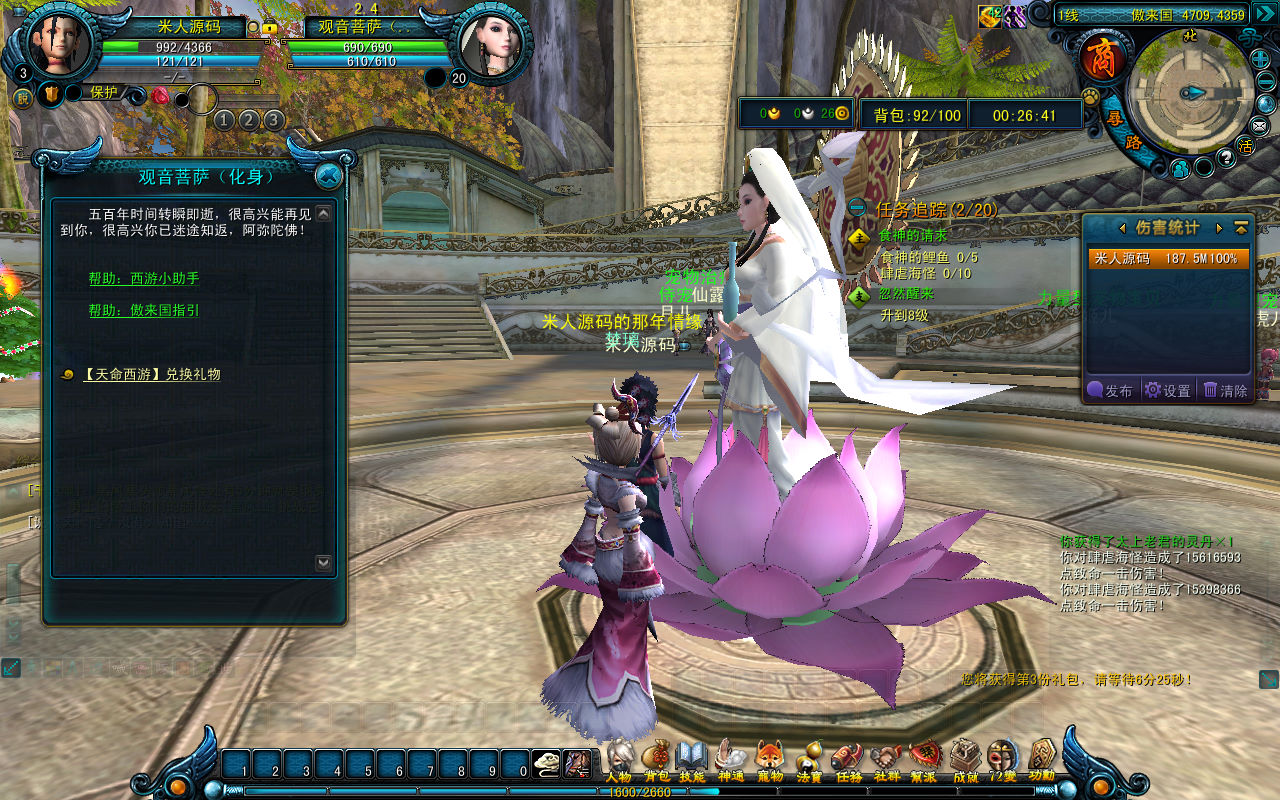Open the 宠物 pet menu
Image resolution: width=1280 pixels, height=800 pixels.
click(x=769, y=760)
